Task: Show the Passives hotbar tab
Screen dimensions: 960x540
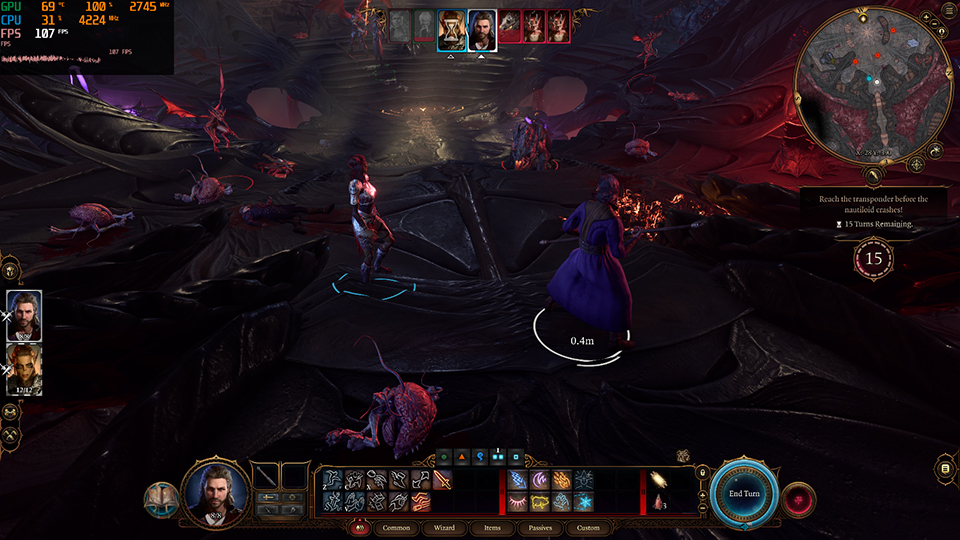Action: pos(540,528)
